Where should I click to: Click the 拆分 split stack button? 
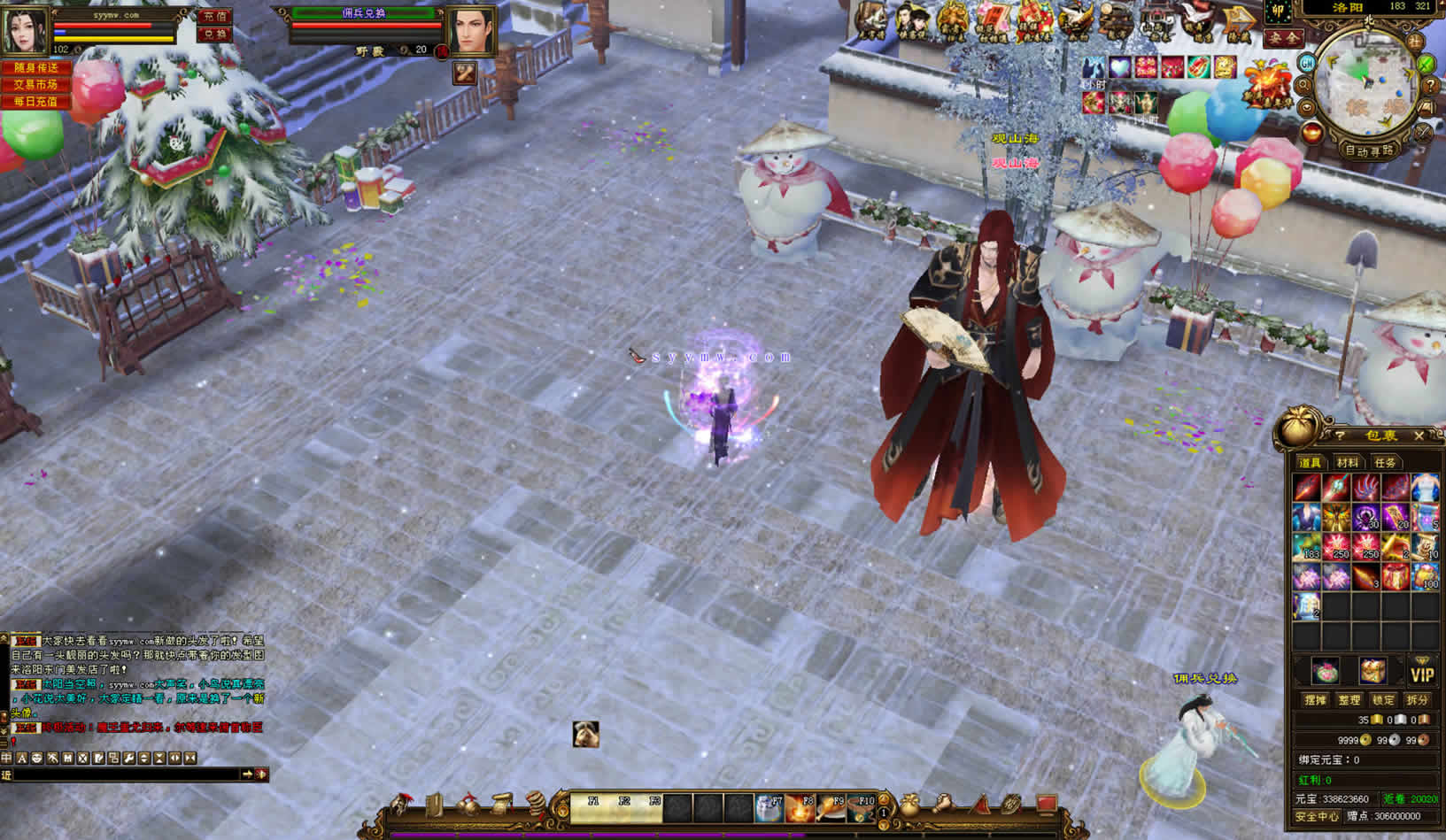1417,700
